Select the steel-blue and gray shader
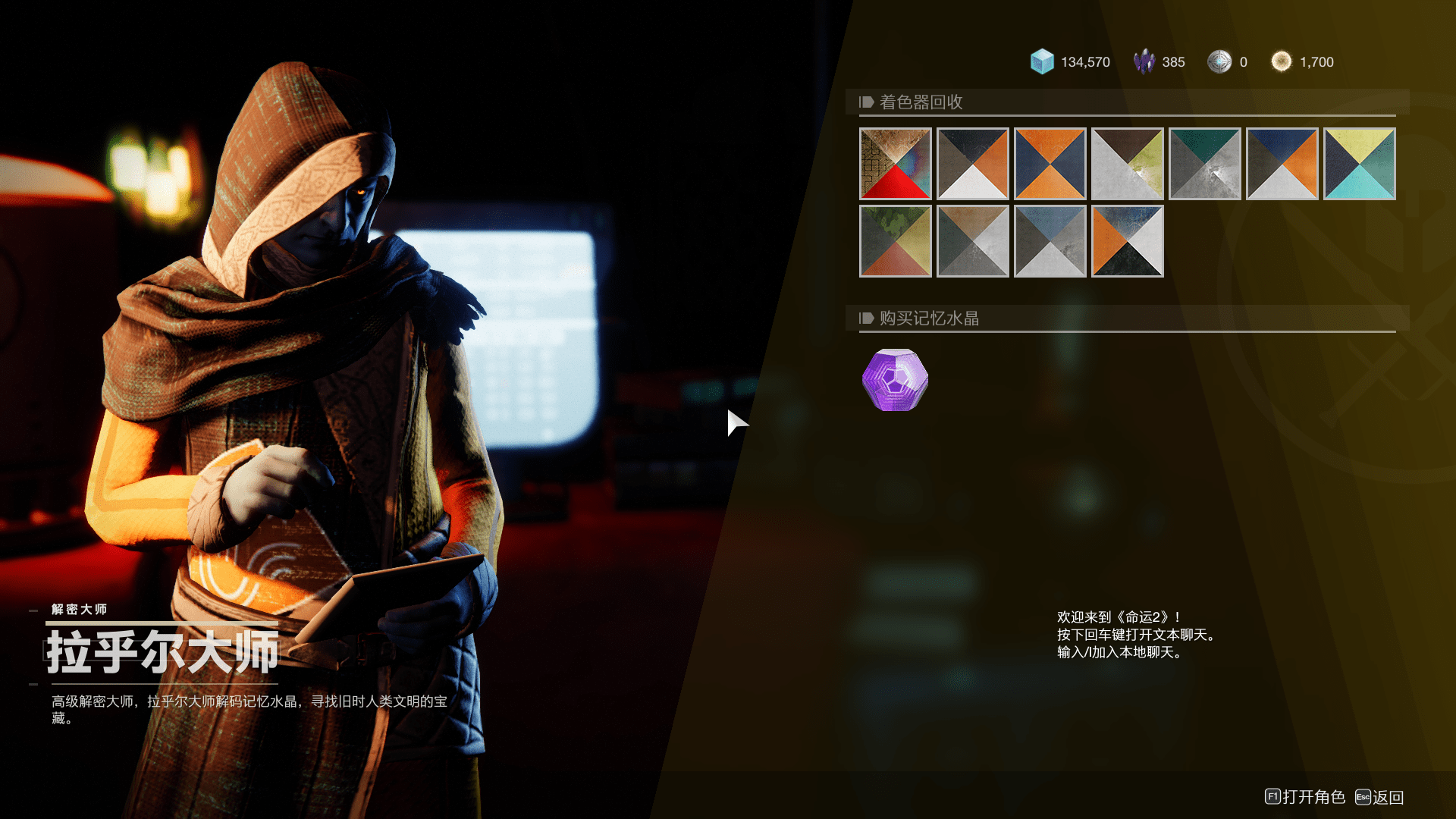The width and height of the screenshot is (1456, 819). point(1050,241)
